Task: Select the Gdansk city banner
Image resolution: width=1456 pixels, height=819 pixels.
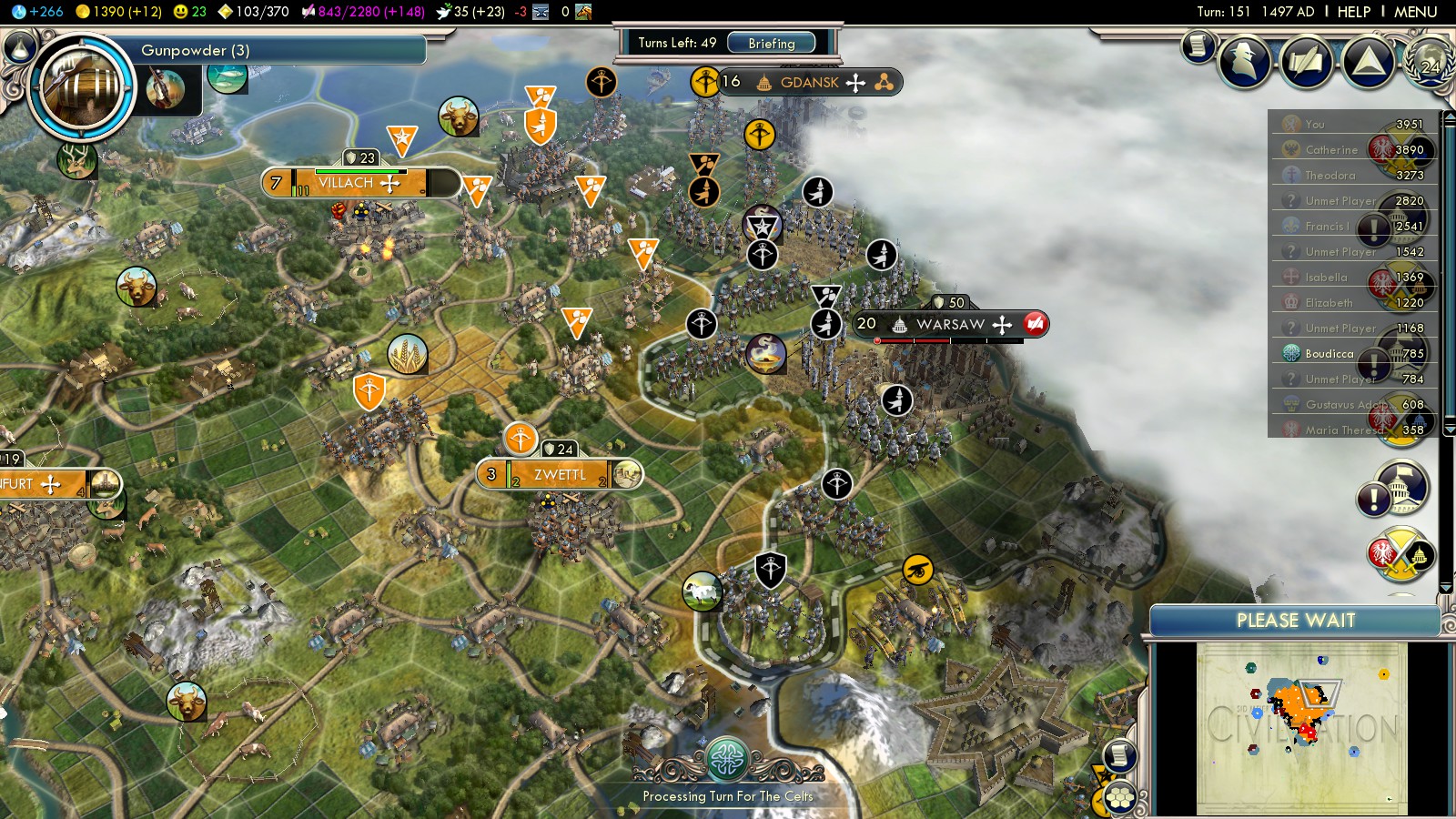Action: tap(809, 82)
